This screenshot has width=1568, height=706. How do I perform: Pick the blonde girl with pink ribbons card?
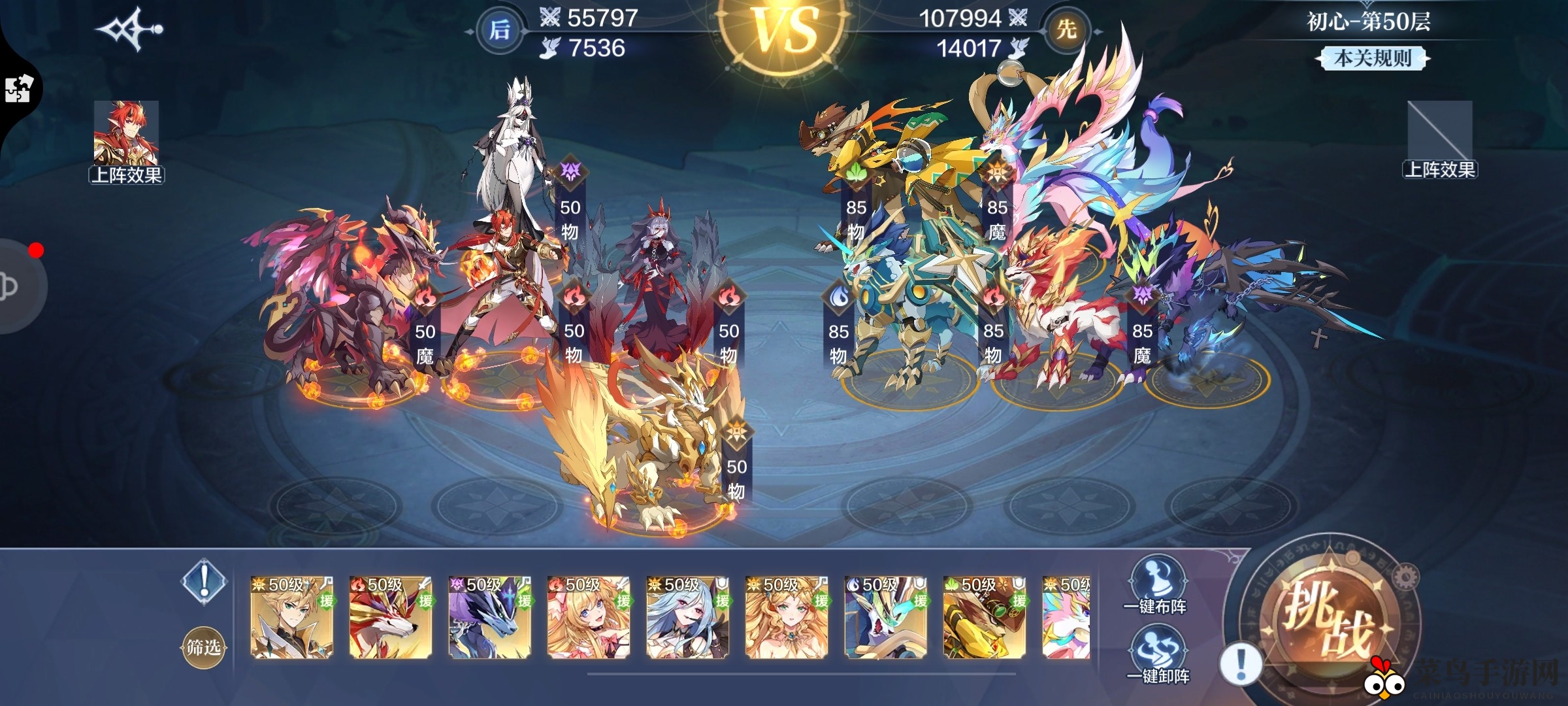(x=589, y=617)
